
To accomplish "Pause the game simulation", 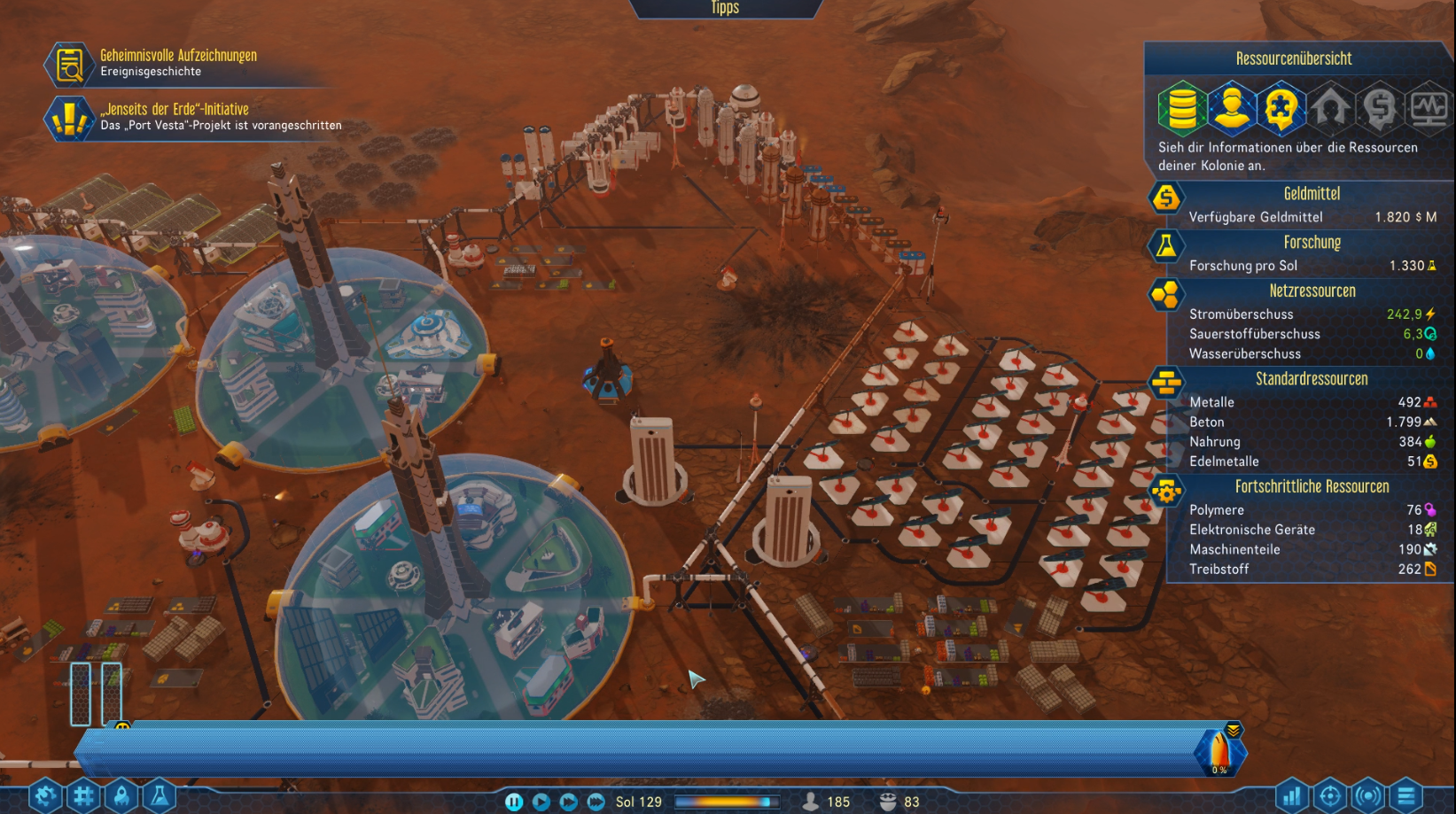I will [514, 802].
